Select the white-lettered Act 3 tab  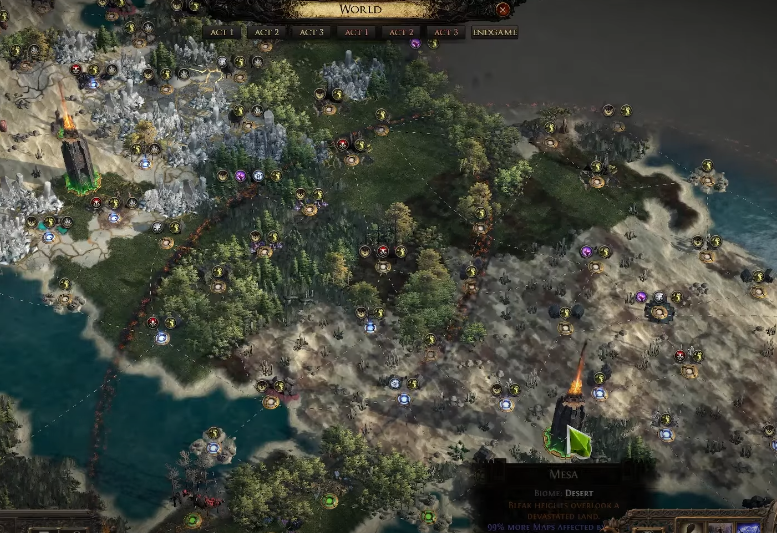tap(312, 32)
